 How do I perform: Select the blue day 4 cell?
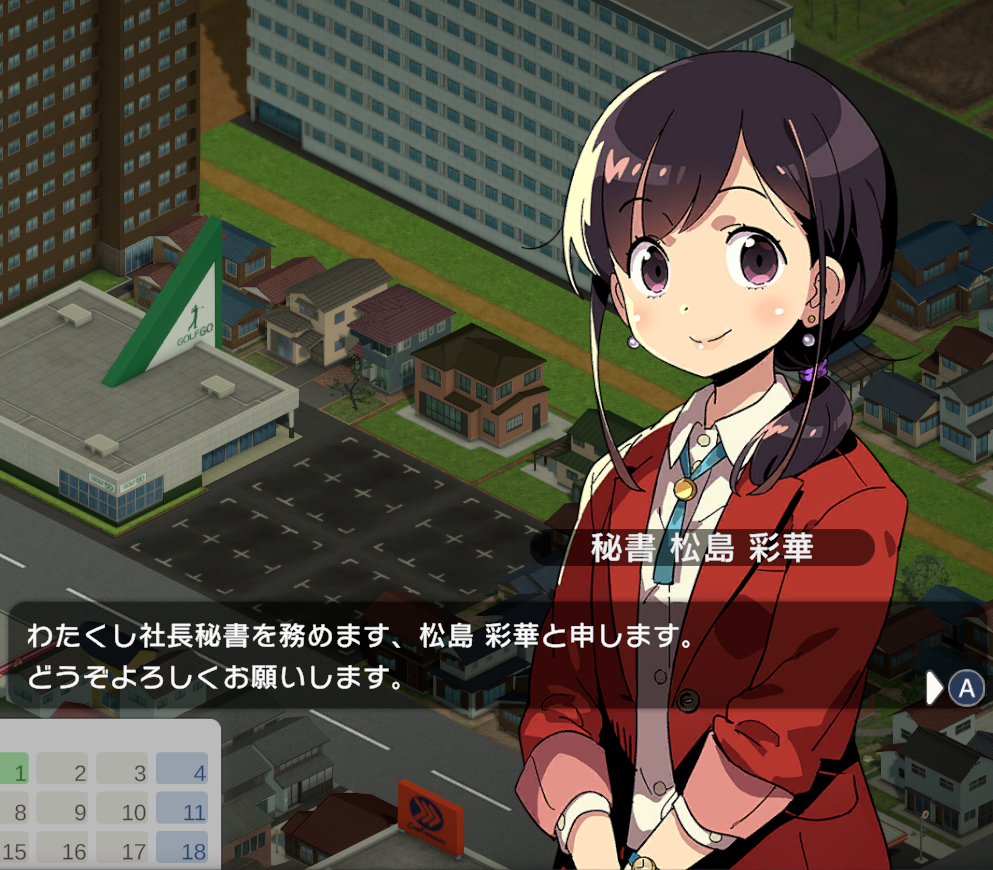[182, 771]
